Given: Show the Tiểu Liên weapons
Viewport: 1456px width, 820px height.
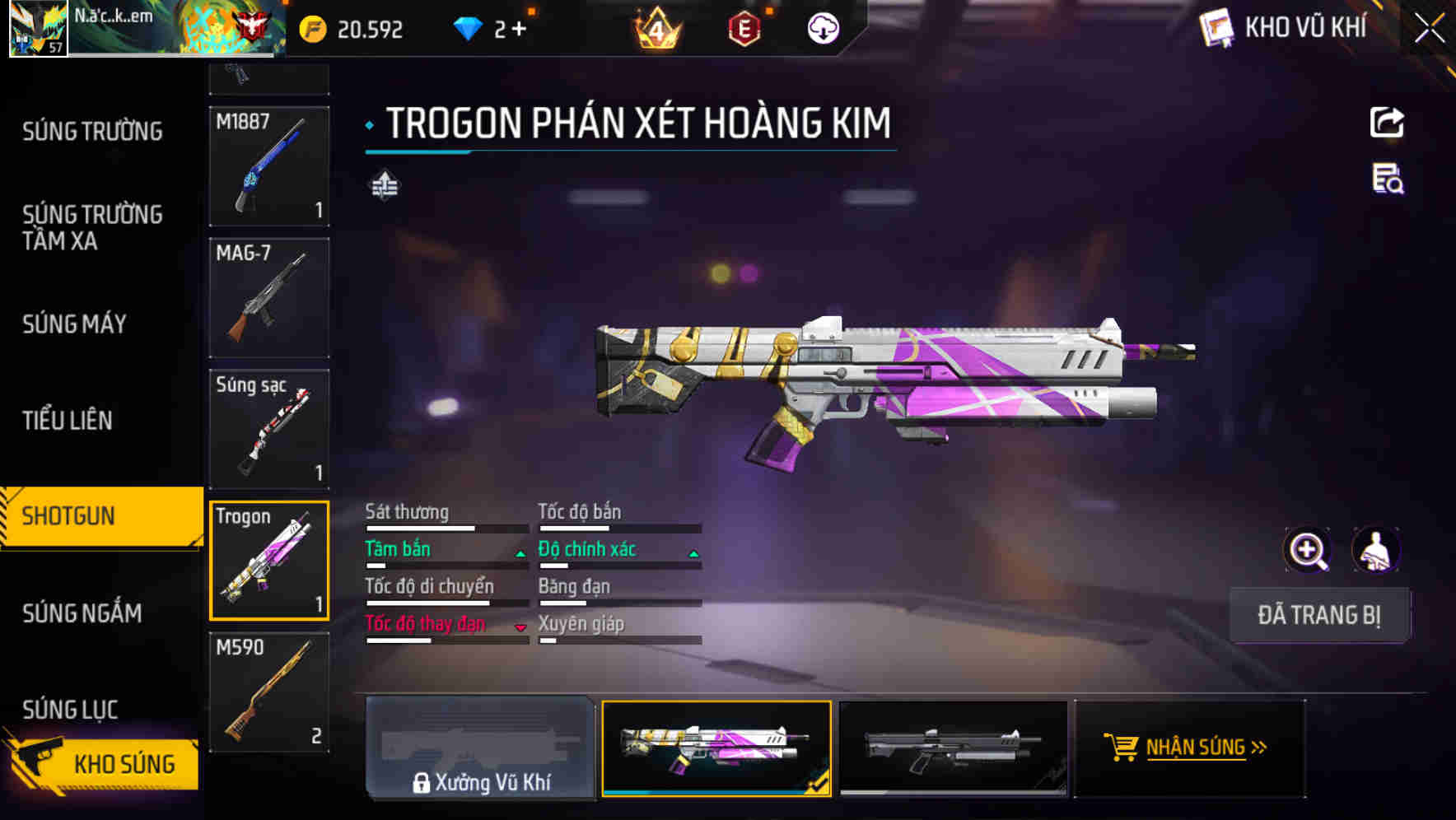Looking at the screenshot, I should point(68,420).
